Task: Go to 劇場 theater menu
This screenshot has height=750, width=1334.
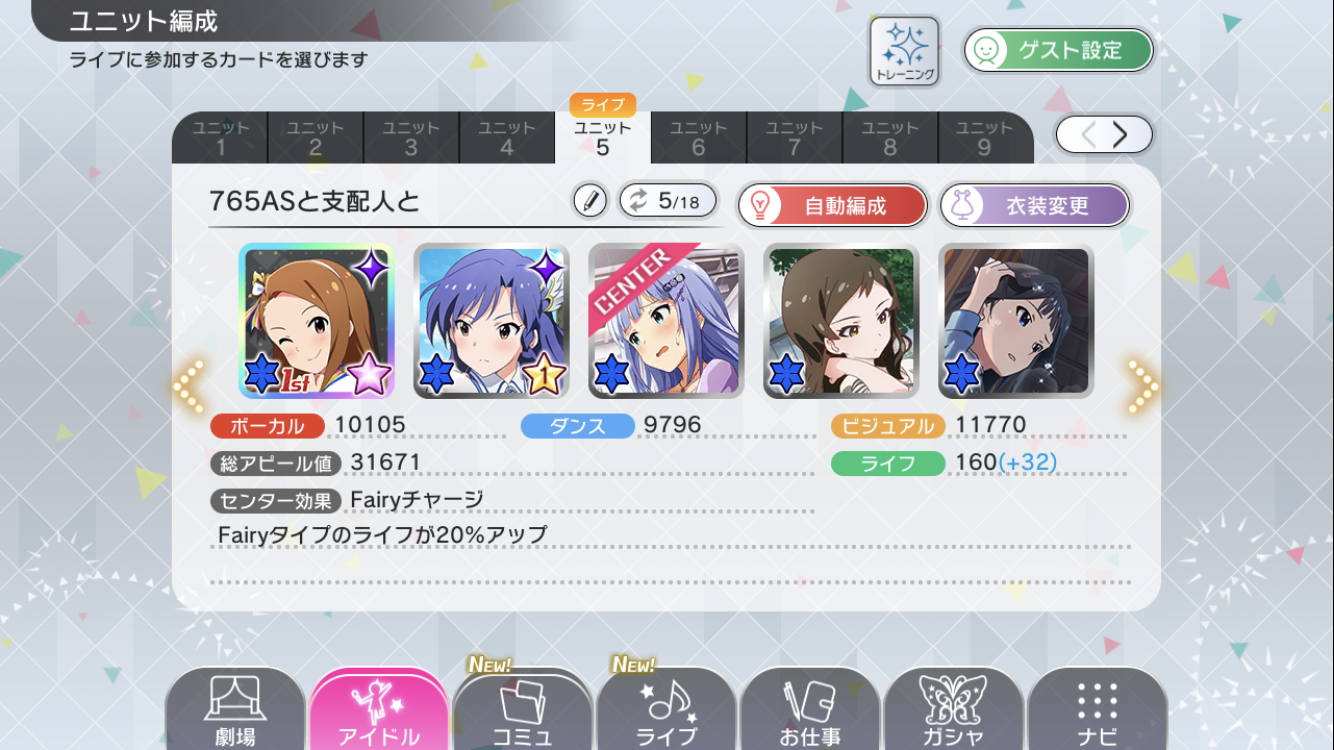Action: coord(235,712)
